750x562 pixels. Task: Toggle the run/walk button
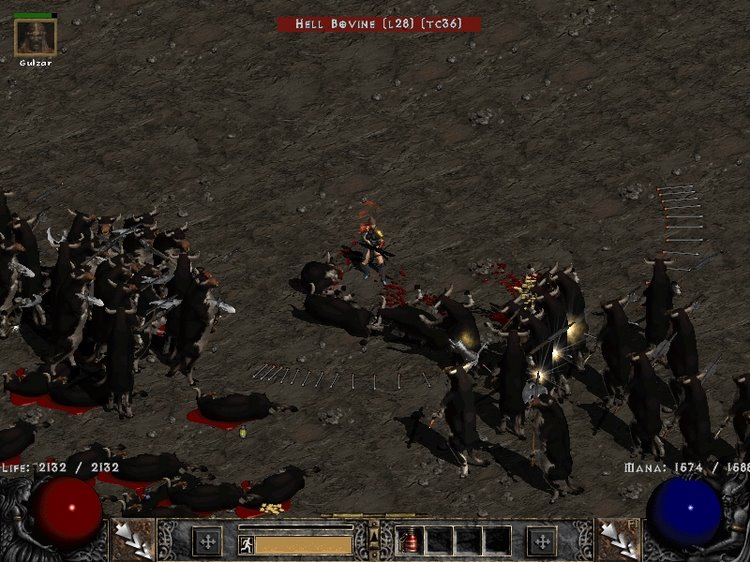246,544
